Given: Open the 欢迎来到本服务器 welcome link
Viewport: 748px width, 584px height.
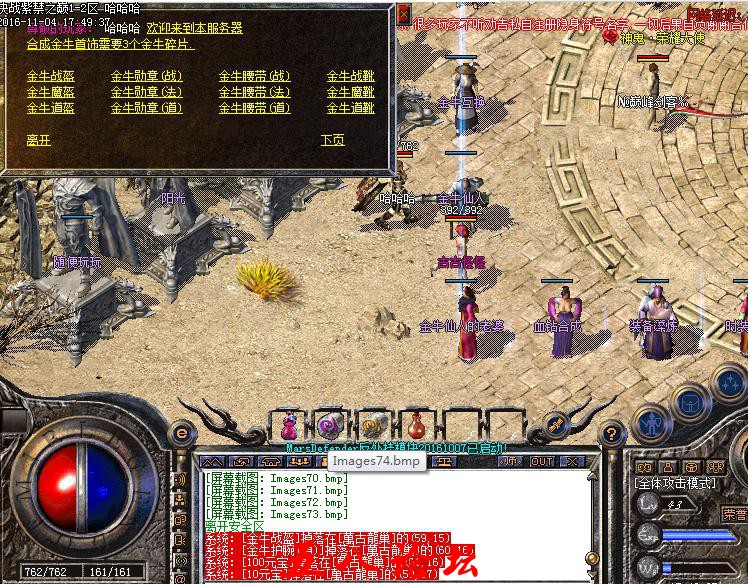Looking at the screenshot, I should tap(194, 29).
